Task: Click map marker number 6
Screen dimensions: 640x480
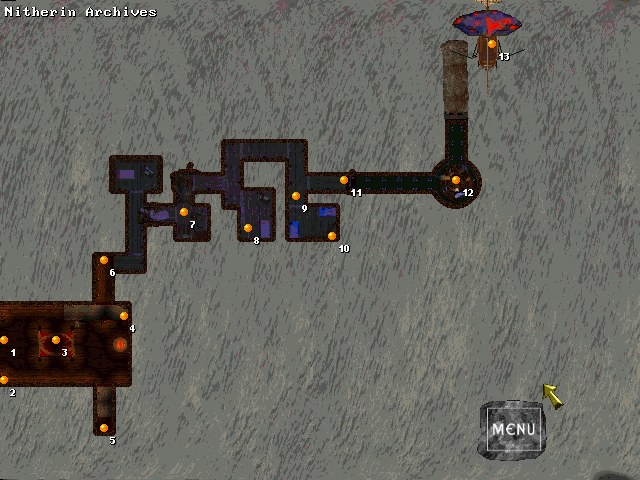Action: coord(103,260)
